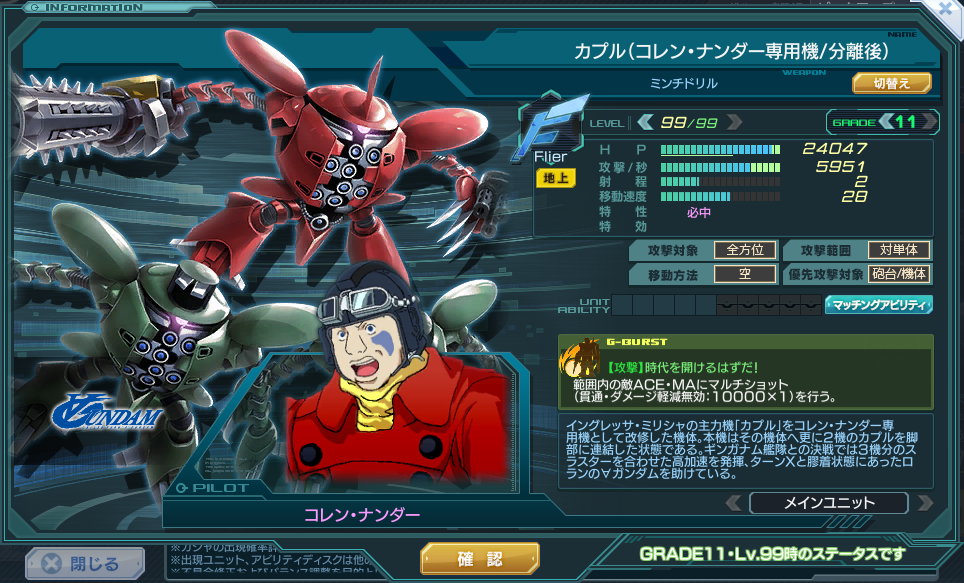Increase the unit level with right arrow
Viewport: 964px width, 583px height.
coord(735,122)
